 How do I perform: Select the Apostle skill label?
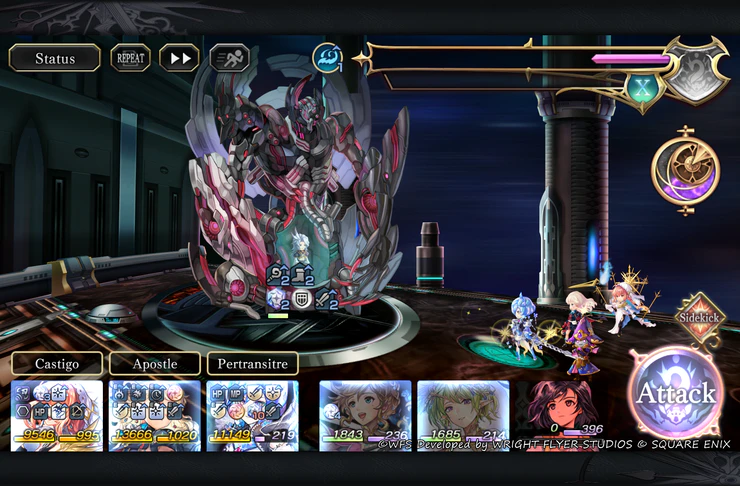coord(154,363)
